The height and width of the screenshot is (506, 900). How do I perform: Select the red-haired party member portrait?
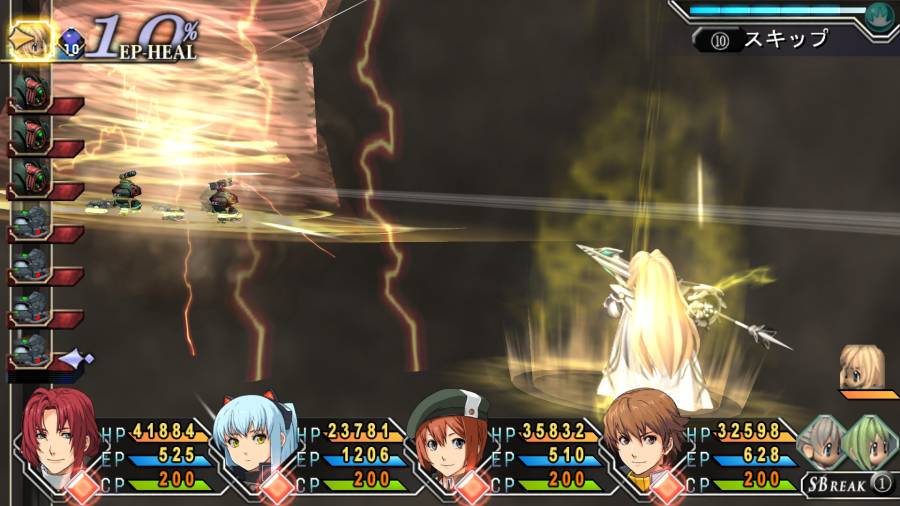point(57,432)
